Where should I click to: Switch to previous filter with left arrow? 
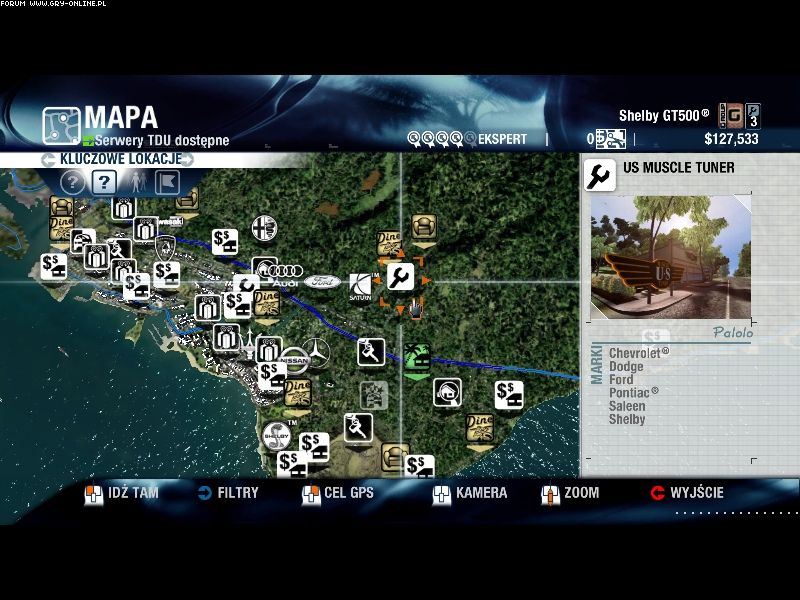tap(47, 159)
